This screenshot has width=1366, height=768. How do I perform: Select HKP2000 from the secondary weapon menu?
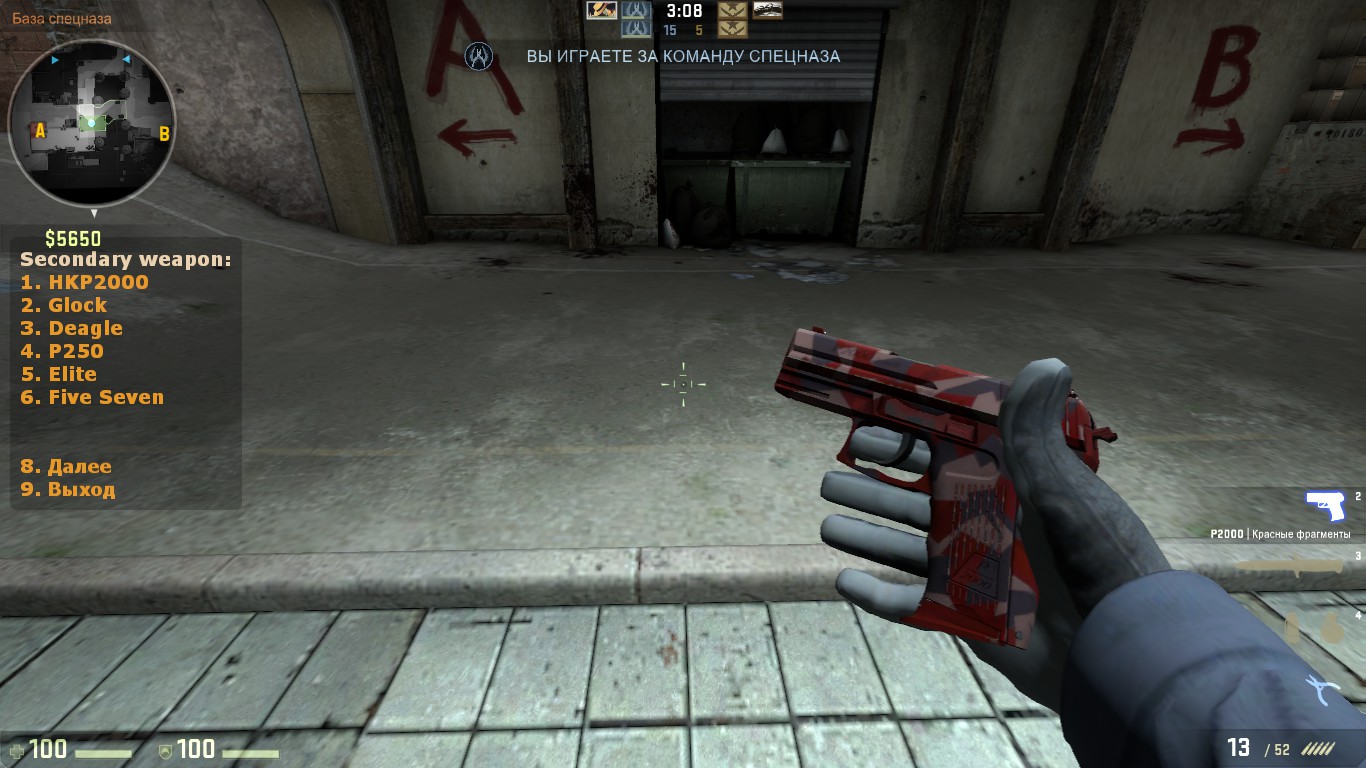click(85, 282)
